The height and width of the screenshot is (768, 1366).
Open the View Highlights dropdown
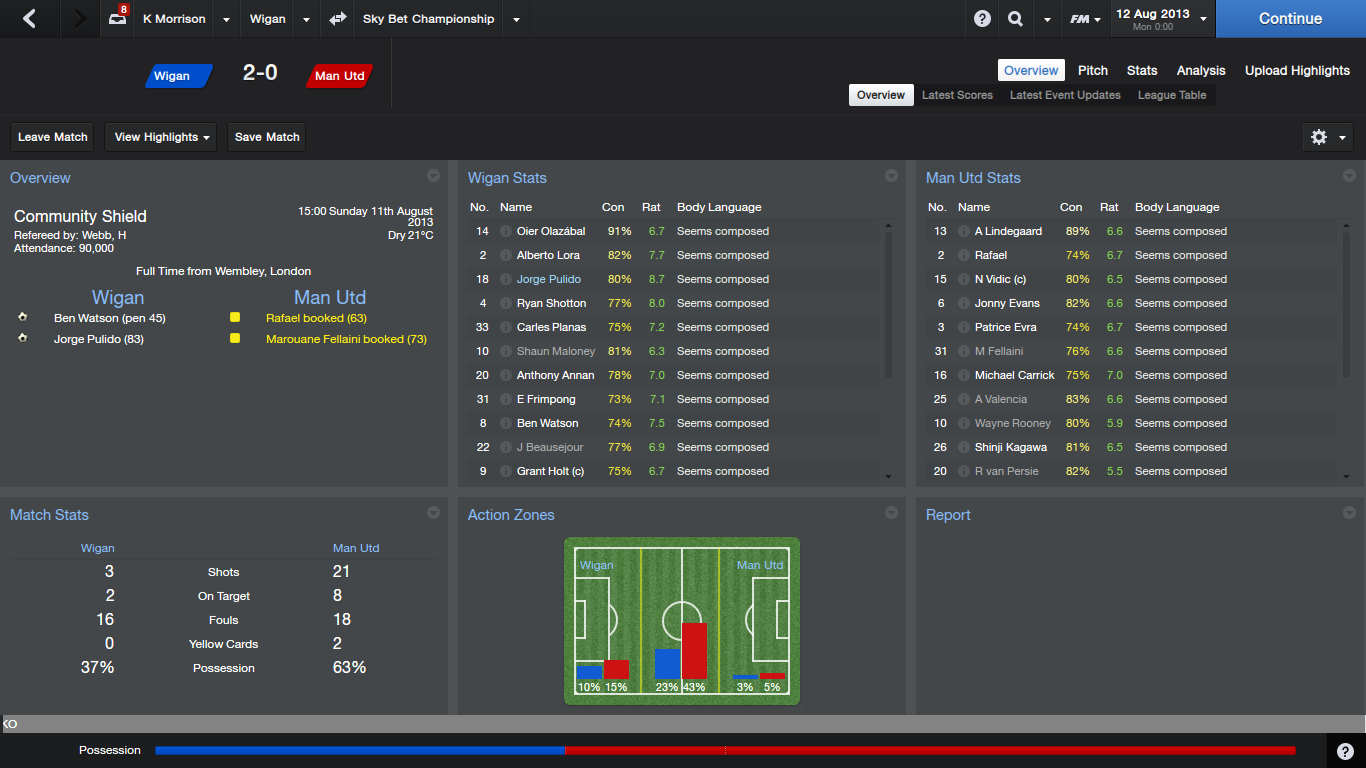[163, 137]
